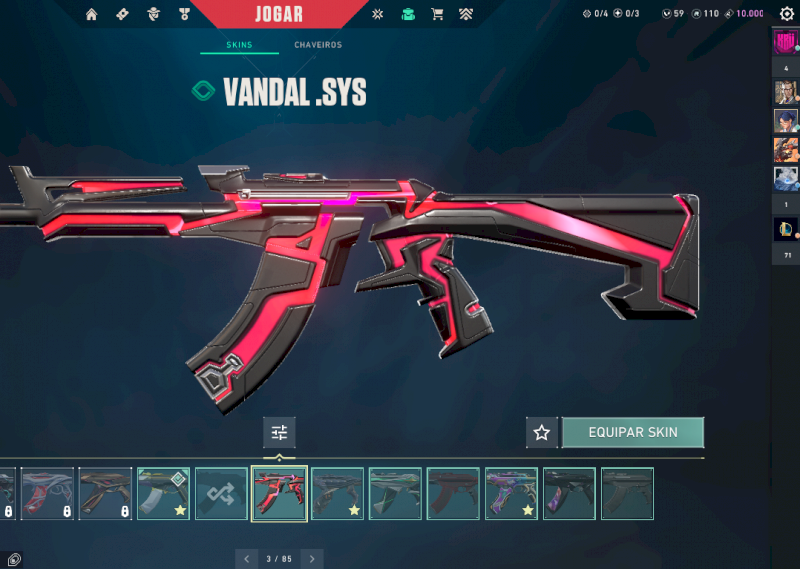Select the purple and gold Vandal thumbnail

(511, 493)
